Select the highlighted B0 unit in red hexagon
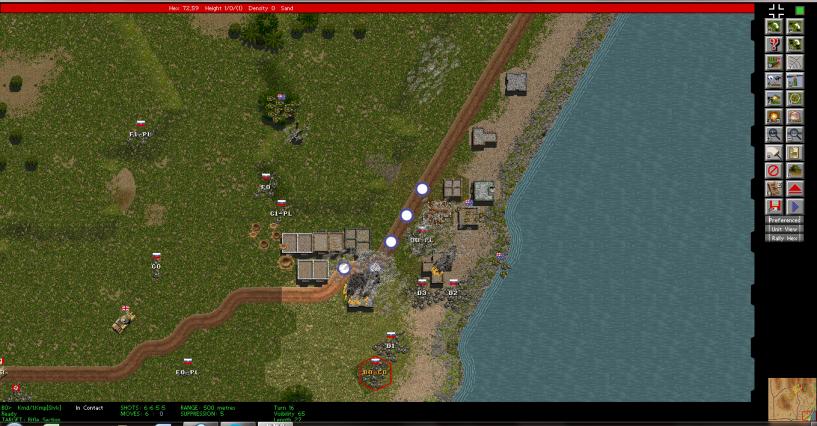Image resolution: width=817 pixels, height=426 pixels. click(x=375, y=373)
